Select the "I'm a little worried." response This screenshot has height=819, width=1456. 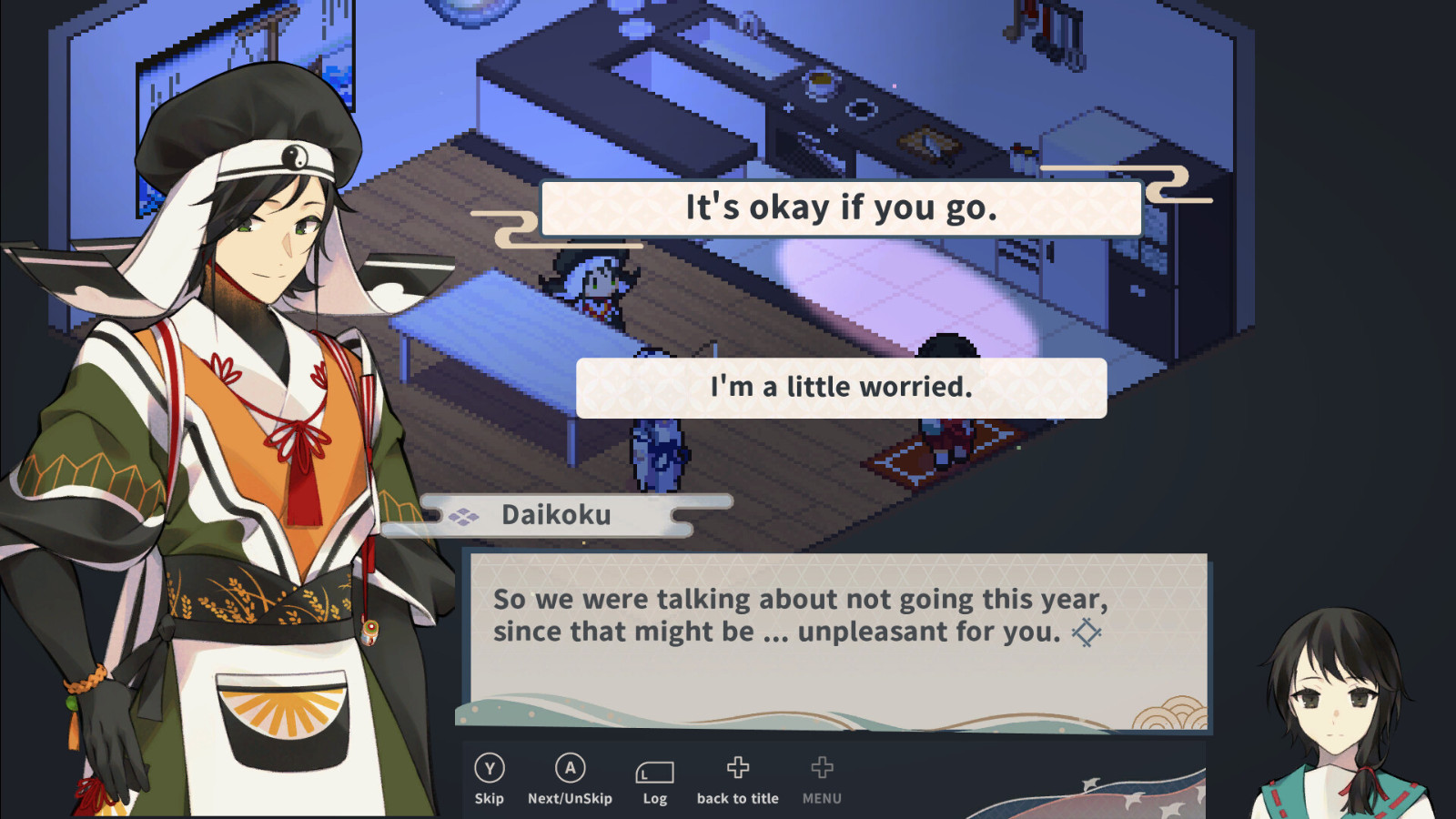[841, 388]
